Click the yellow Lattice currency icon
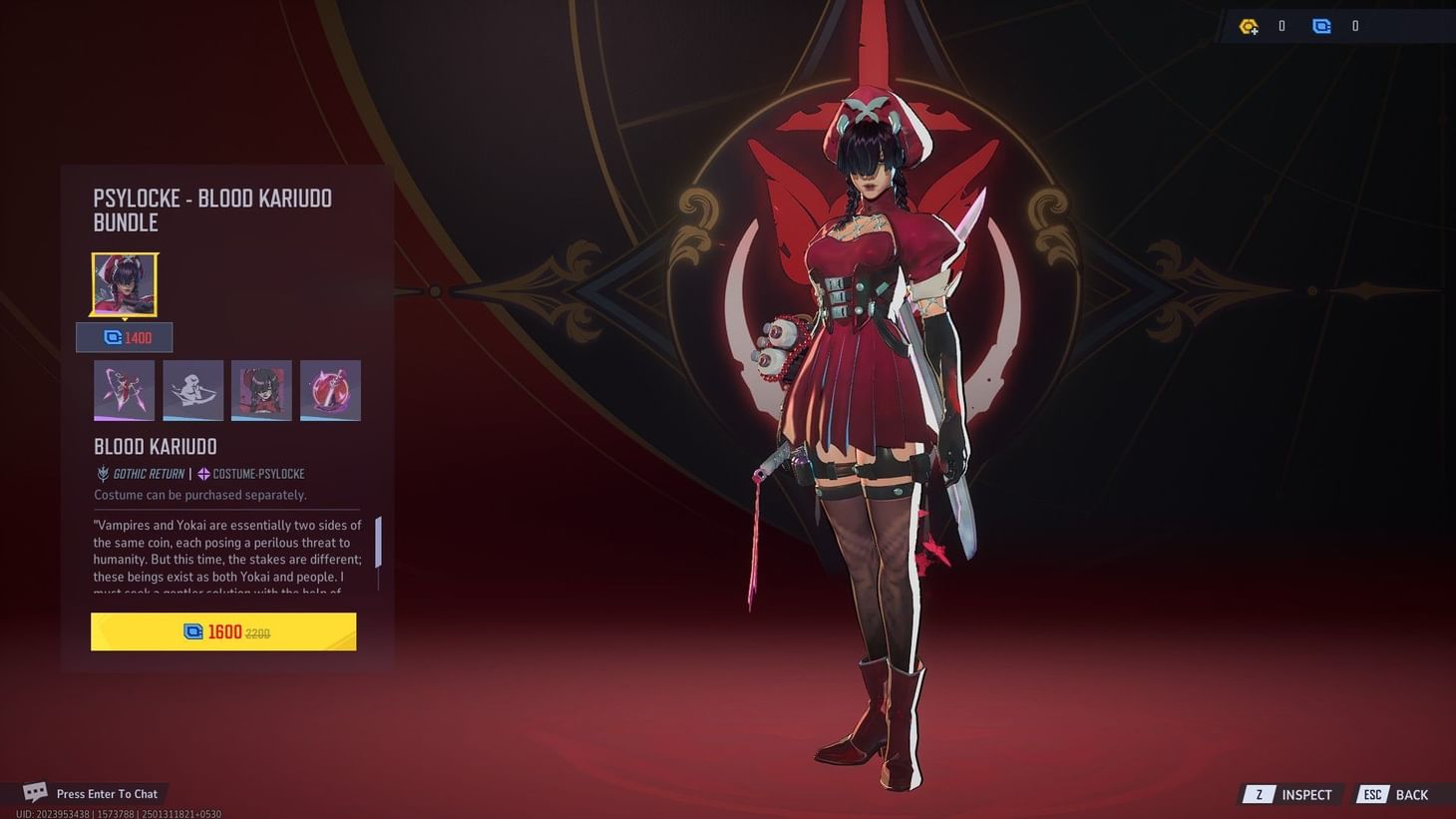The height and width of the screenshot is (819, 1456). pyautogui.click(x=1249, y=26)
